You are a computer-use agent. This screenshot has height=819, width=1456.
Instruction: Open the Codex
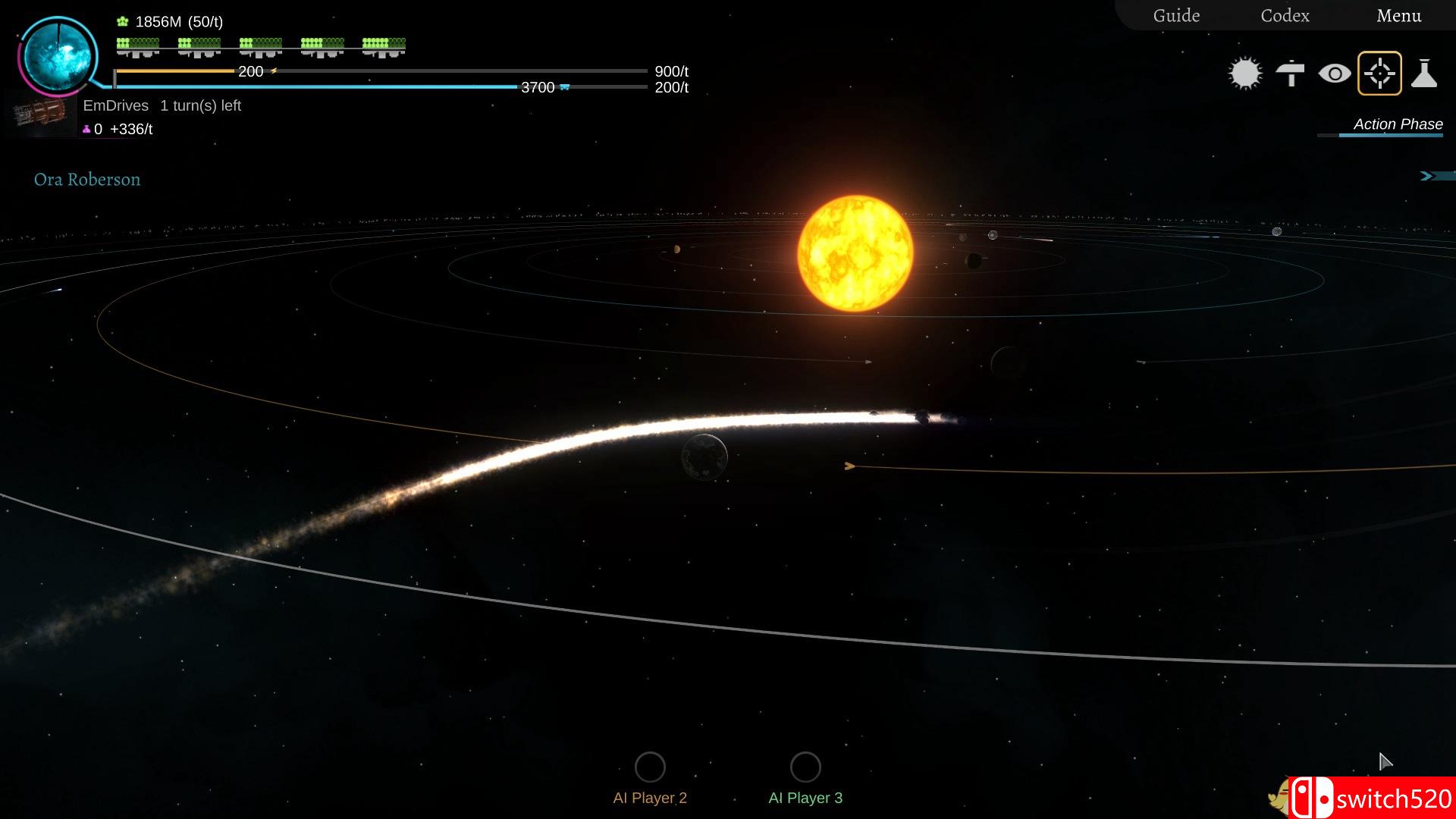click(x=1285, y=16)
